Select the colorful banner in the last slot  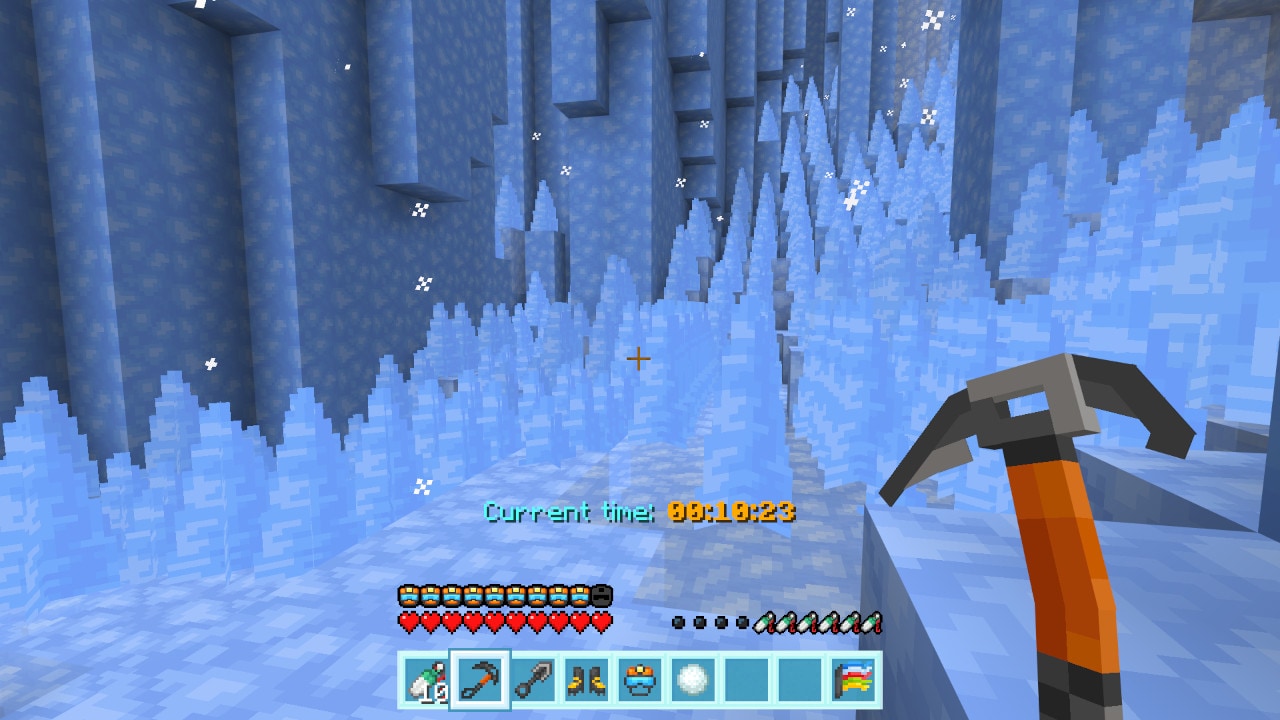point(855,678)
